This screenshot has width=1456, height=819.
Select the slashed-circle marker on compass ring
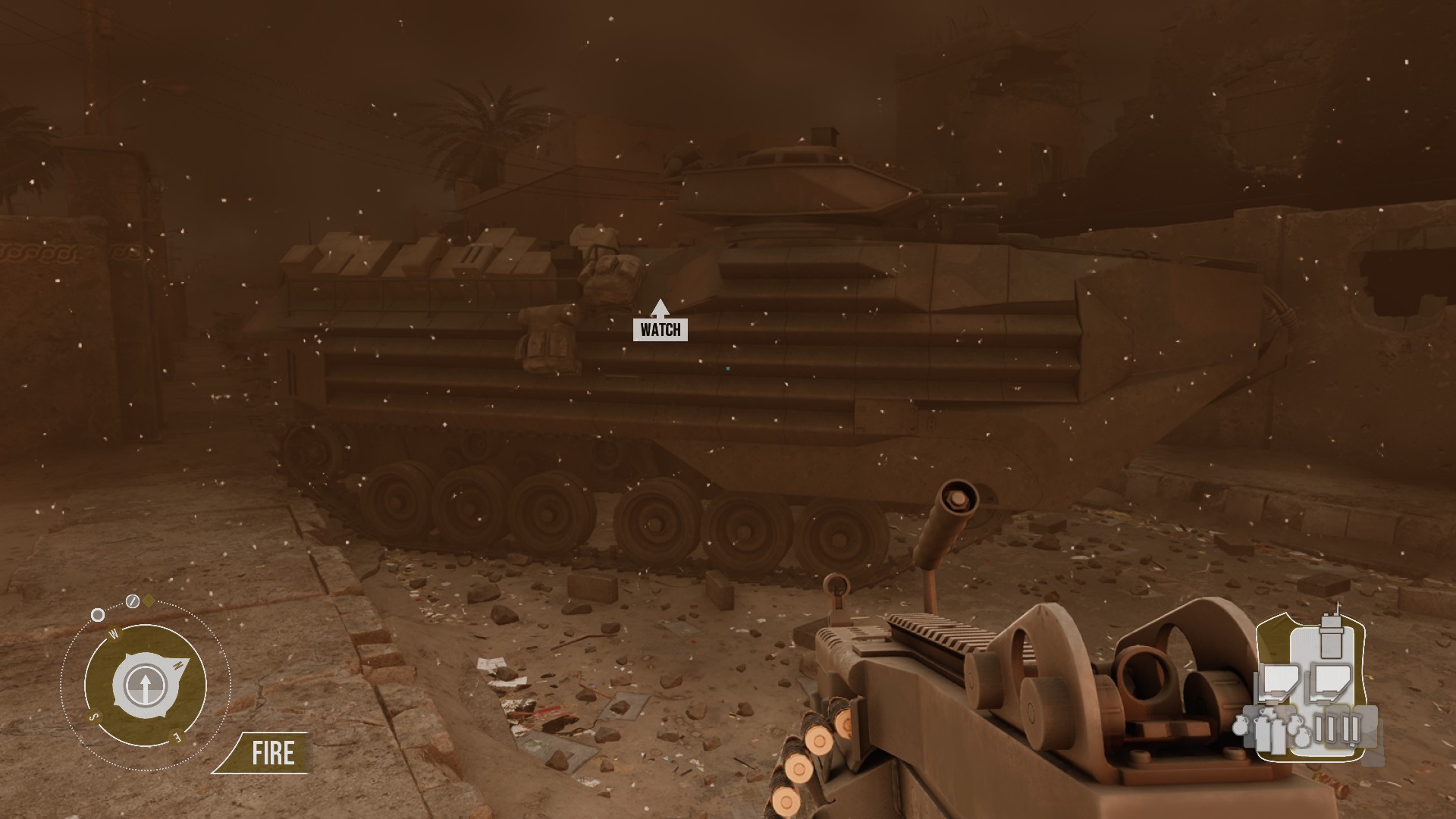(133, 602)
